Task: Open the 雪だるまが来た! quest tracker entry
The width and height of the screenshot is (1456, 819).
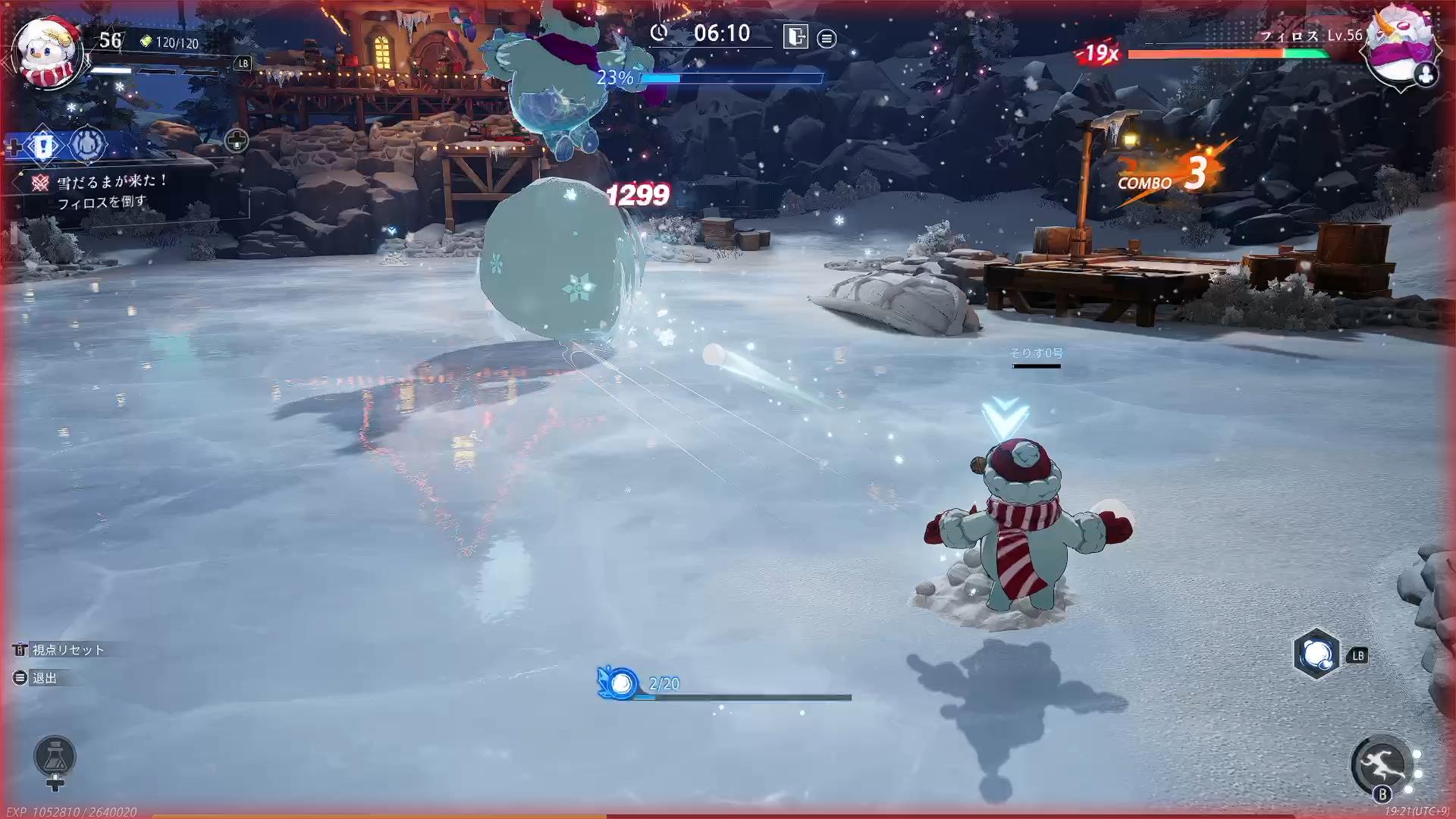Action: [x=112, y=182]
